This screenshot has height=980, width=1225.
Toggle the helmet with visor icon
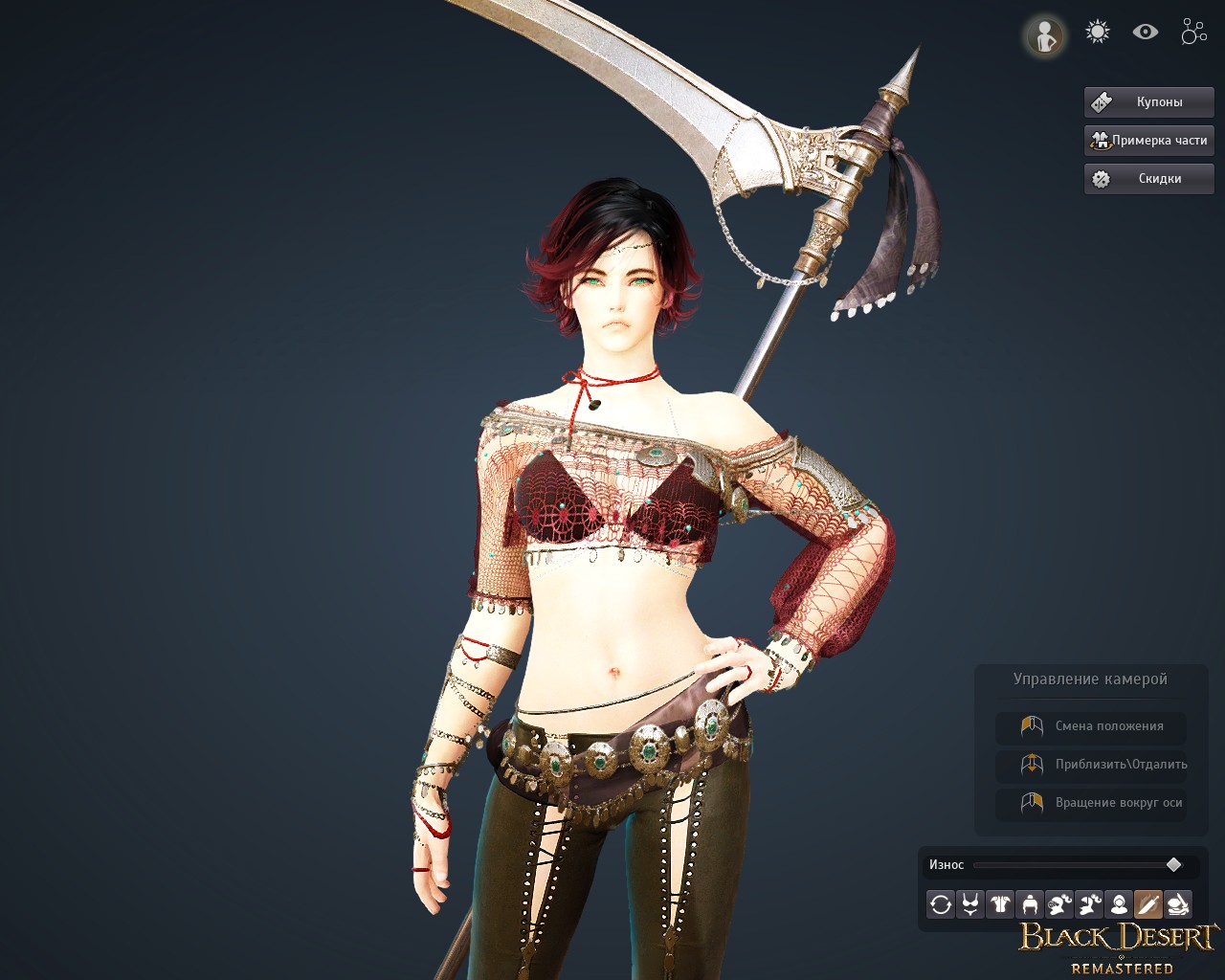[1059, 904]
